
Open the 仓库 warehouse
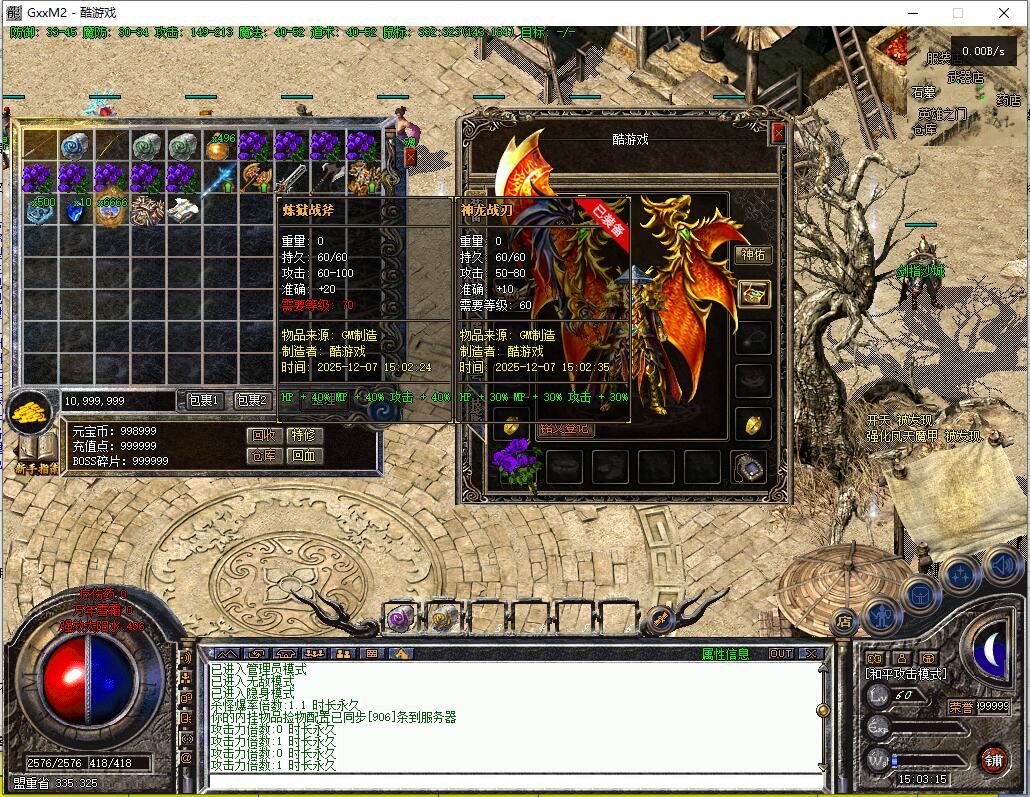point(263,456)
